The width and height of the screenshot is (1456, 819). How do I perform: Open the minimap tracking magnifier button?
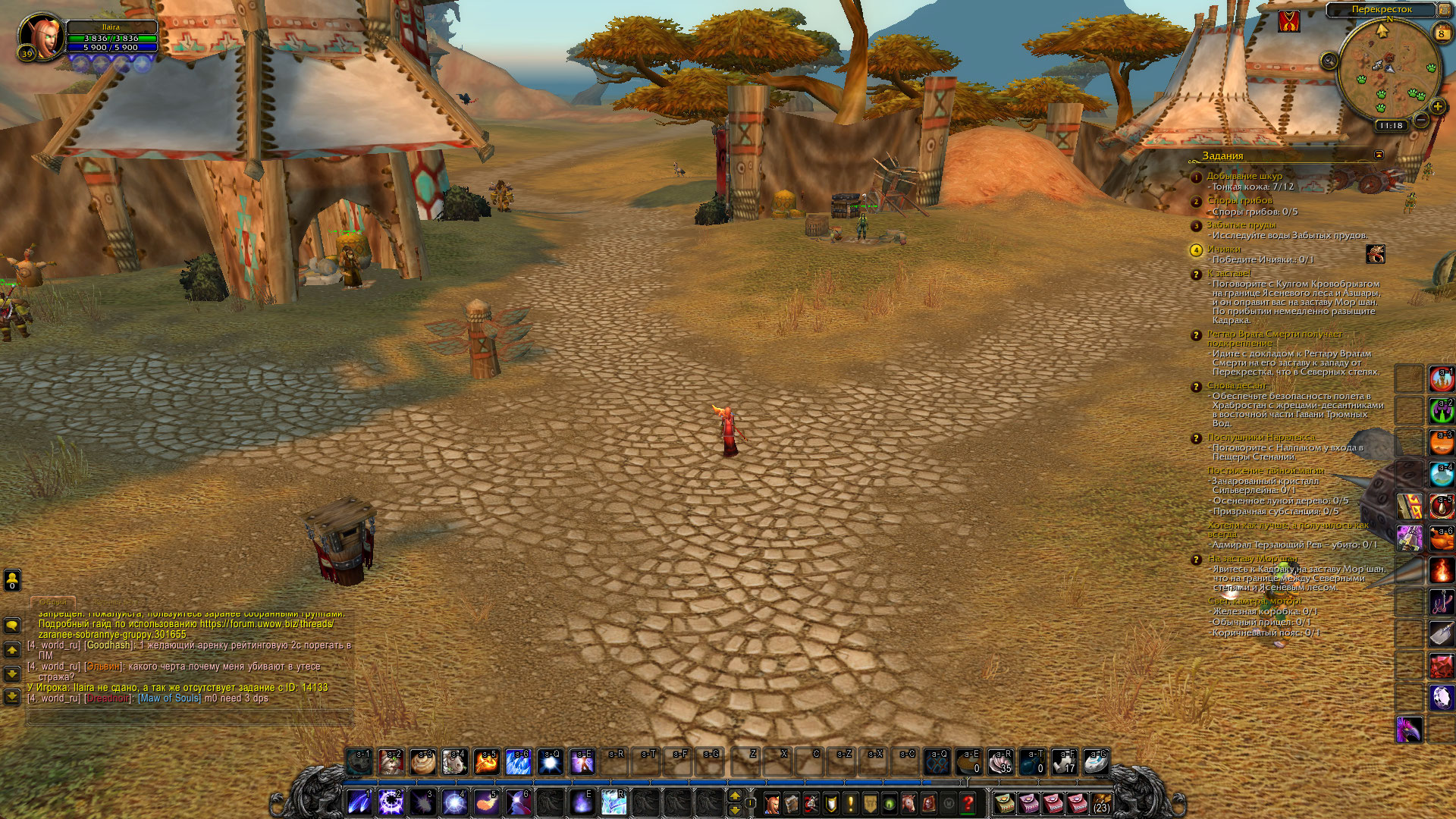pyautogui.click(x=1329, y=61)
